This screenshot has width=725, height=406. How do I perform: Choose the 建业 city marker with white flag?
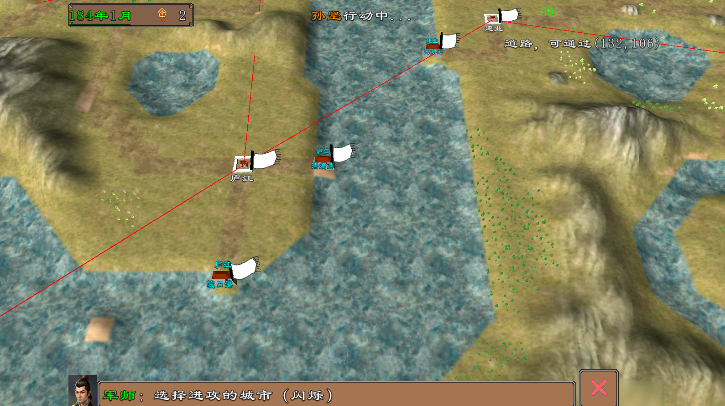point(494,18)
